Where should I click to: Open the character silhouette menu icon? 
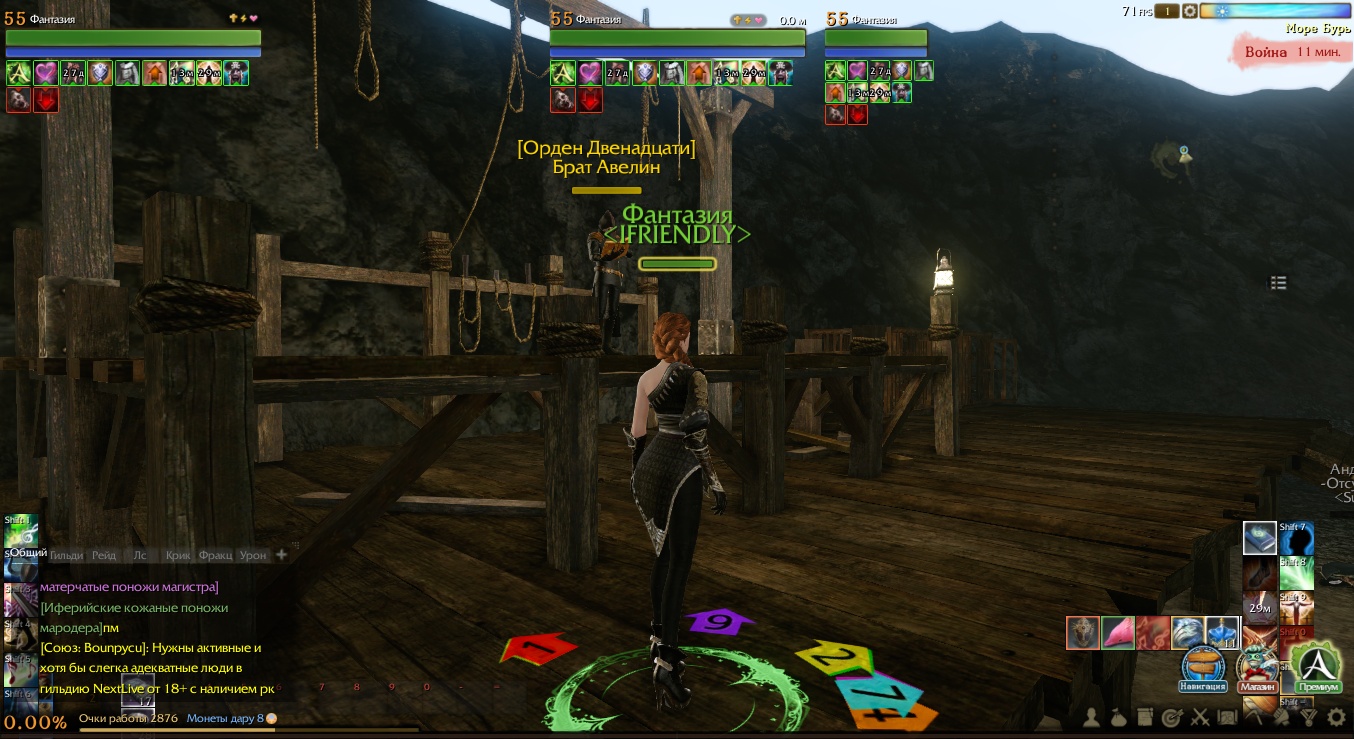click(x=1093, y=717)
